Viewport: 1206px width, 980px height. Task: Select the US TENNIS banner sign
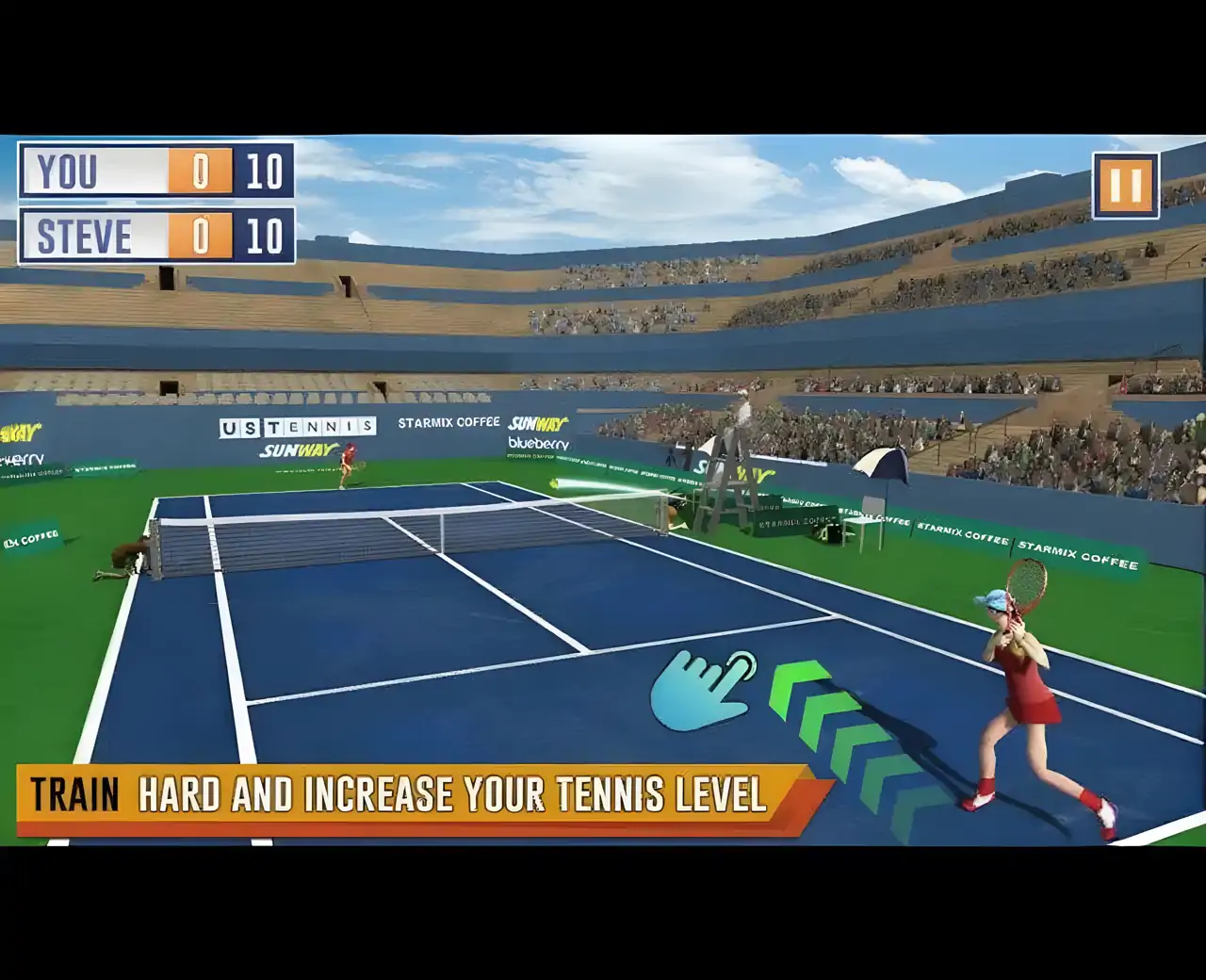click(297, 425)
